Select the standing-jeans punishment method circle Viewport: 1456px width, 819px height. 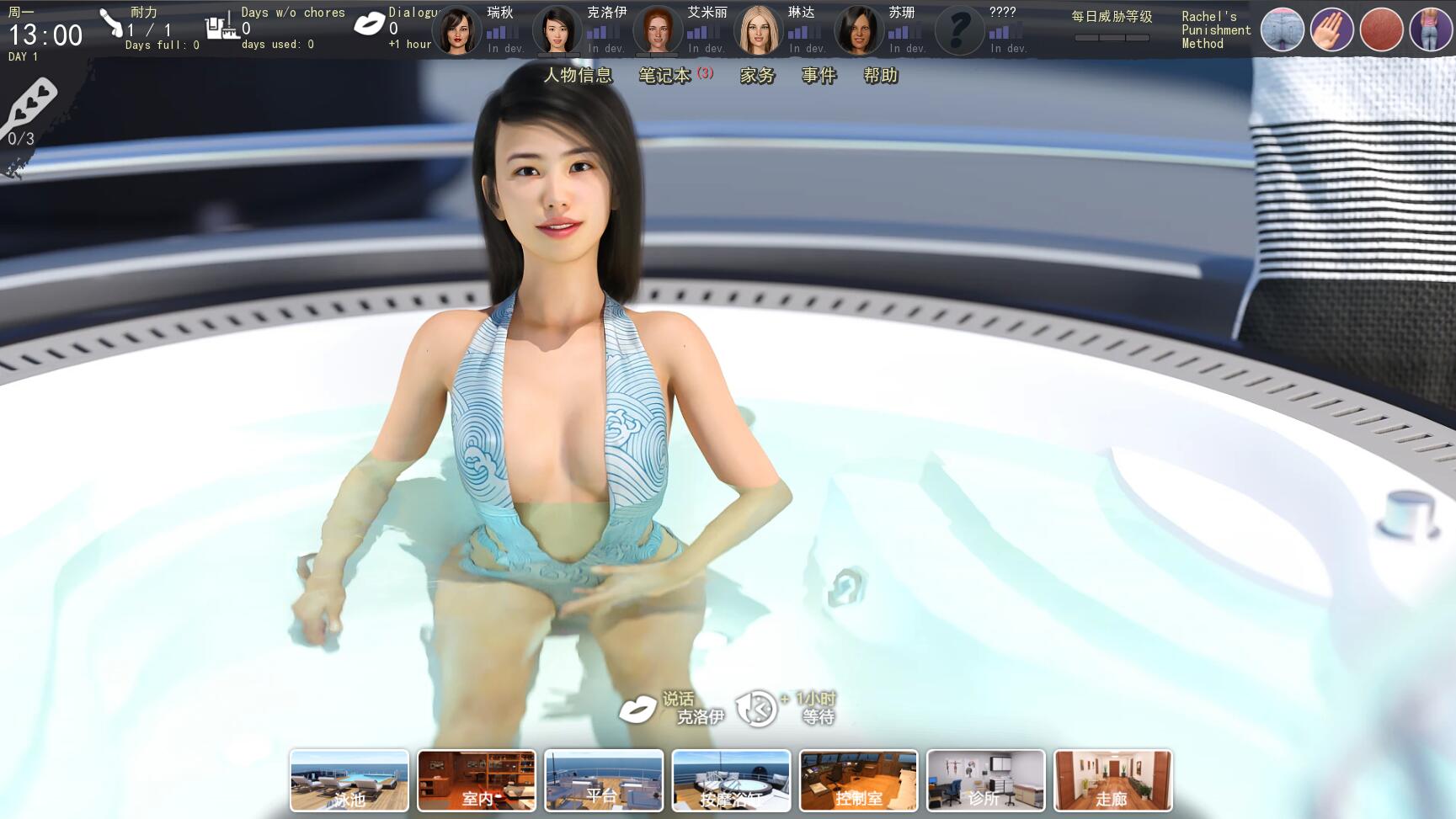[x=1430, y=29]
